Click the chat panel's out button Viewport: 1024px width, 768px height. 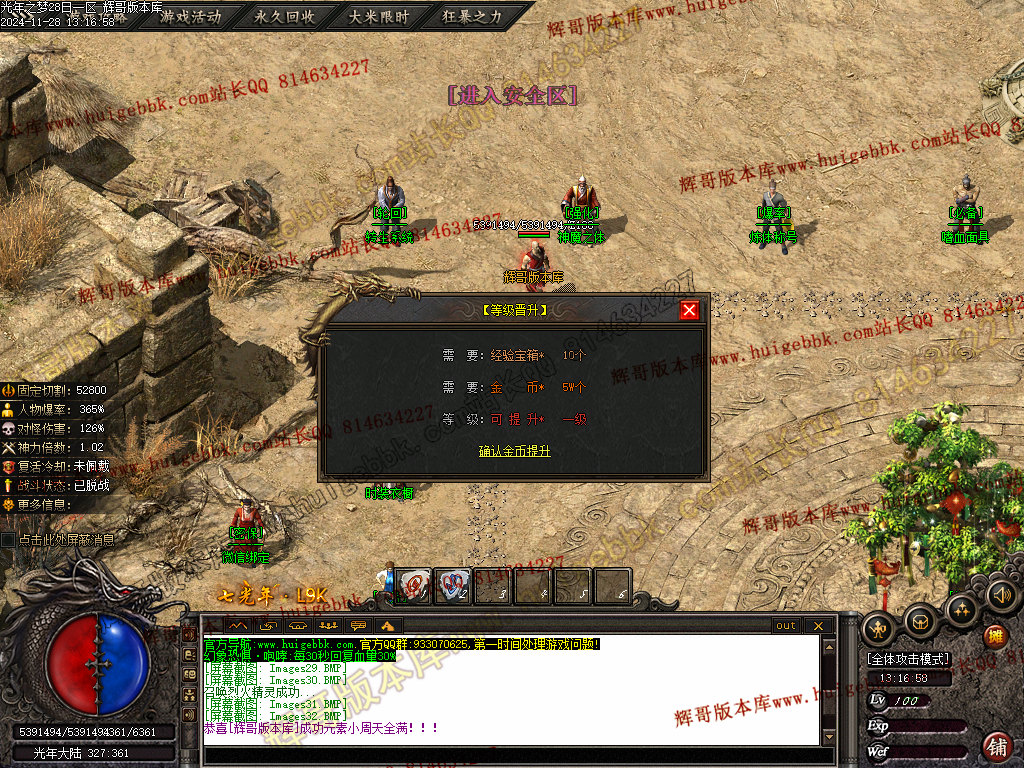pos(786,626)
